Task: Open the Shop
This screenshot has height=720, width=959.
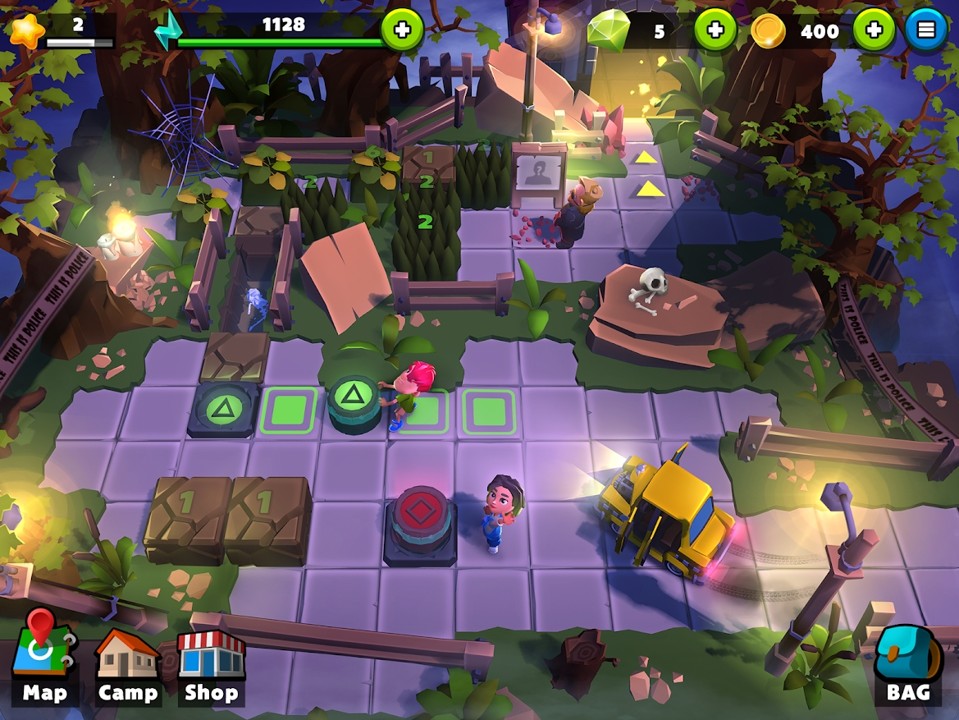Action: tap(210, 664)
